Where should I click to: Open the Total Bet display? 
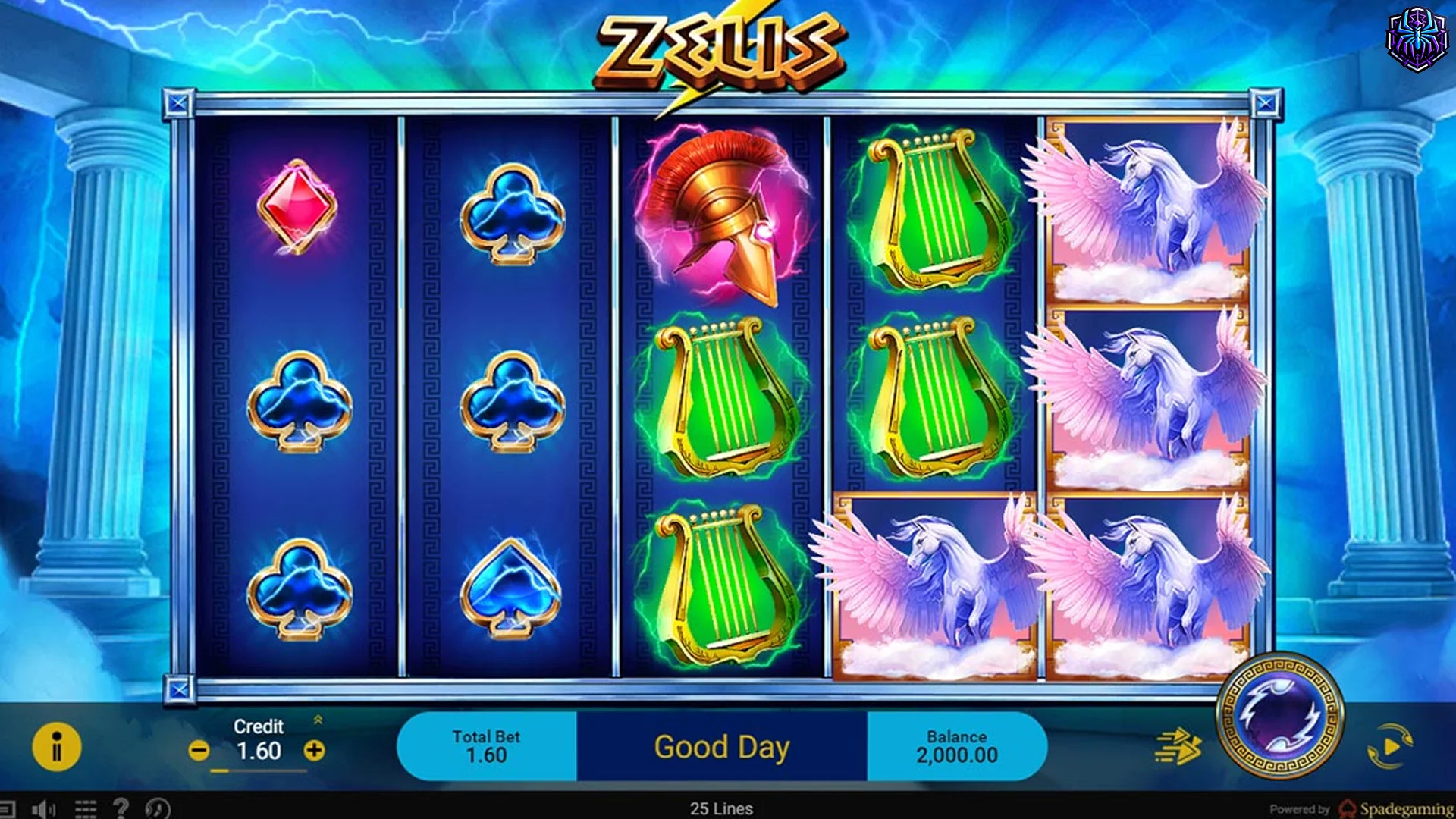click(x=486, y=745)
